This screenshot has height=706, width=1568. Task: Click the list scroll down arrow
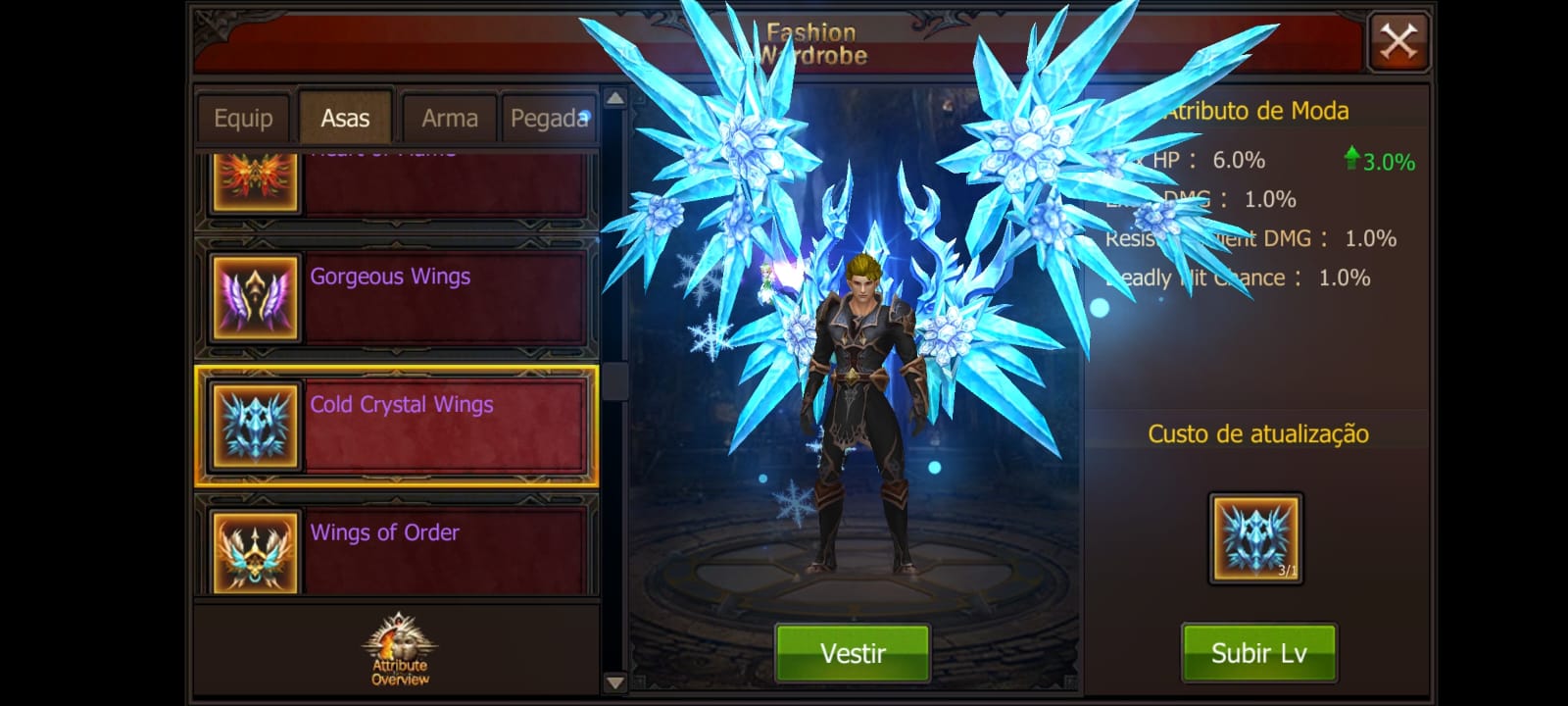(614, 682)
